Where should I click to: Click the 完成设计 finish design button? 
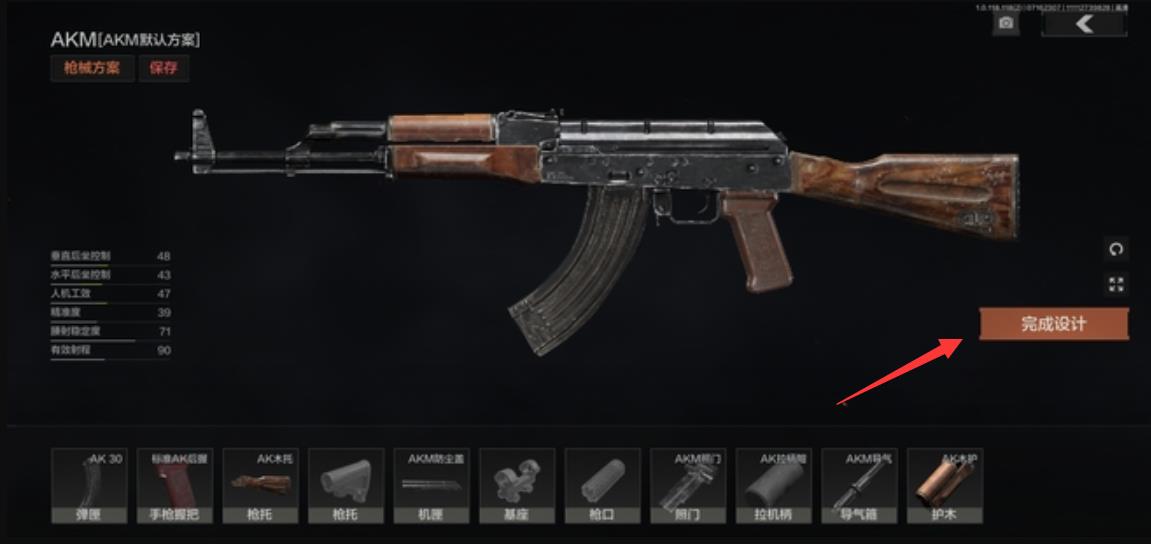(x=1053, y=324)
